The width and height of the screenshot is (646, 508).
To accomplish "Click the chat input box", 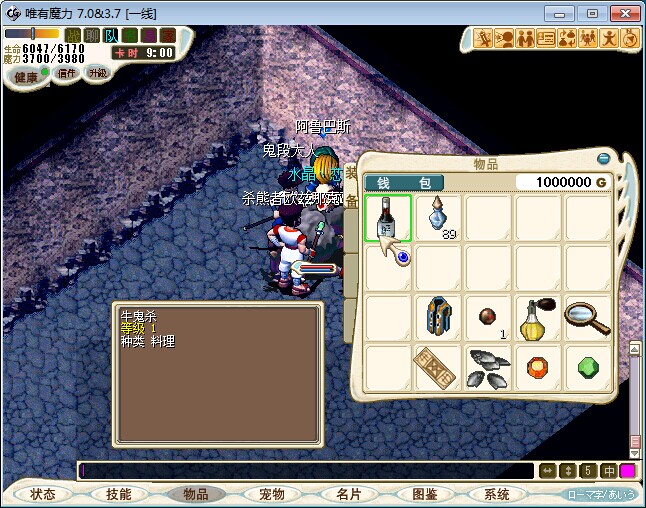I will click(305, 470).
